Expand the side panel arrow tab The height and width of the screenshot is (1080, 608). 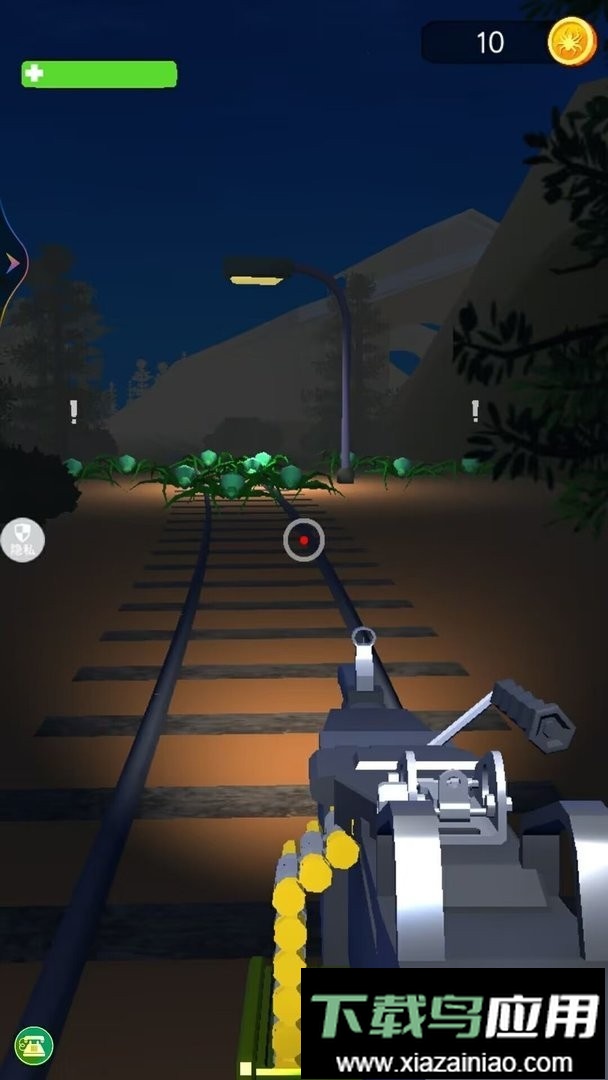point(13,263)
